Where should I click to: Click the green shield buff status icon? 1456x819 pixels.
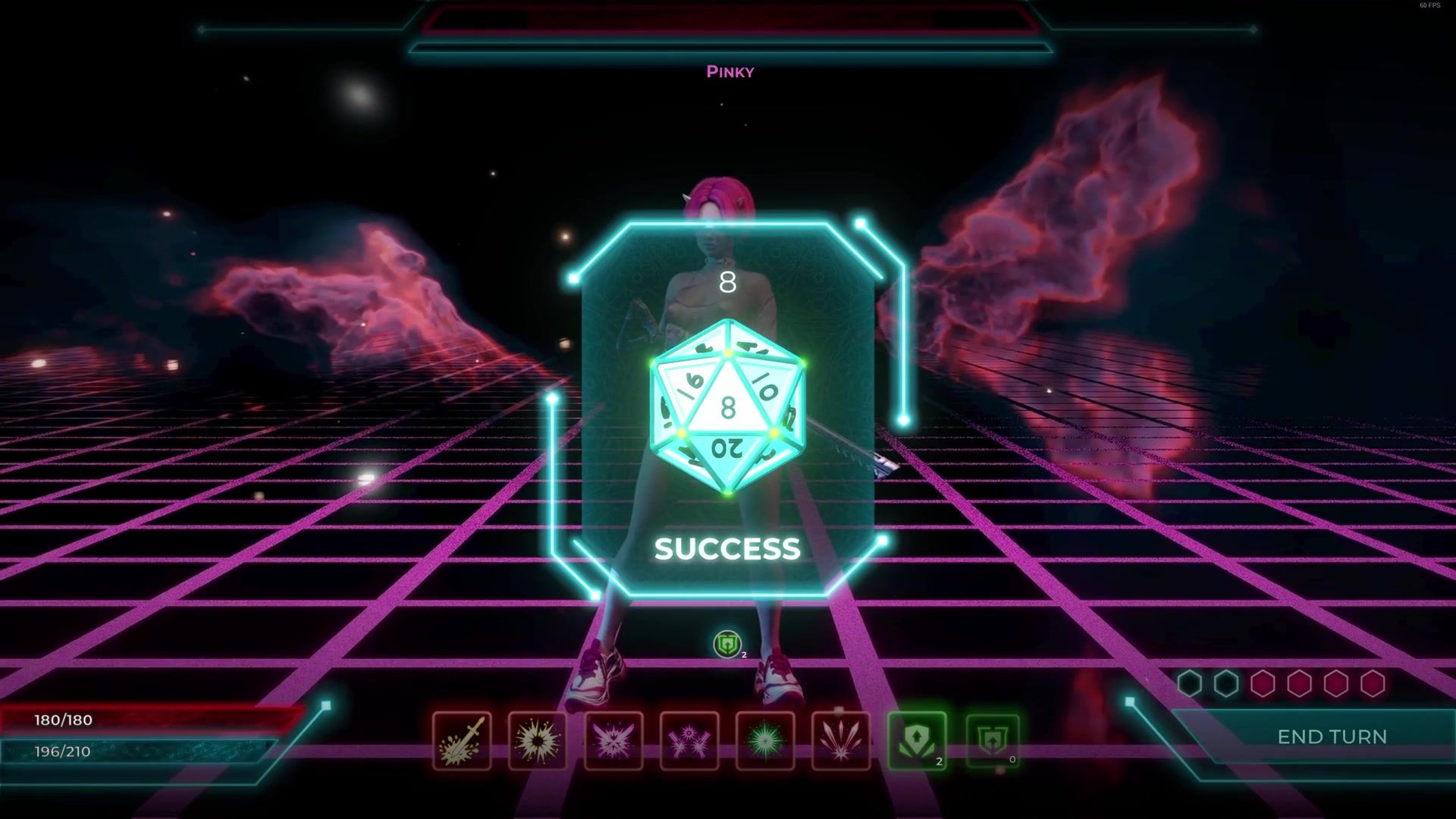[x=727, y=645]
